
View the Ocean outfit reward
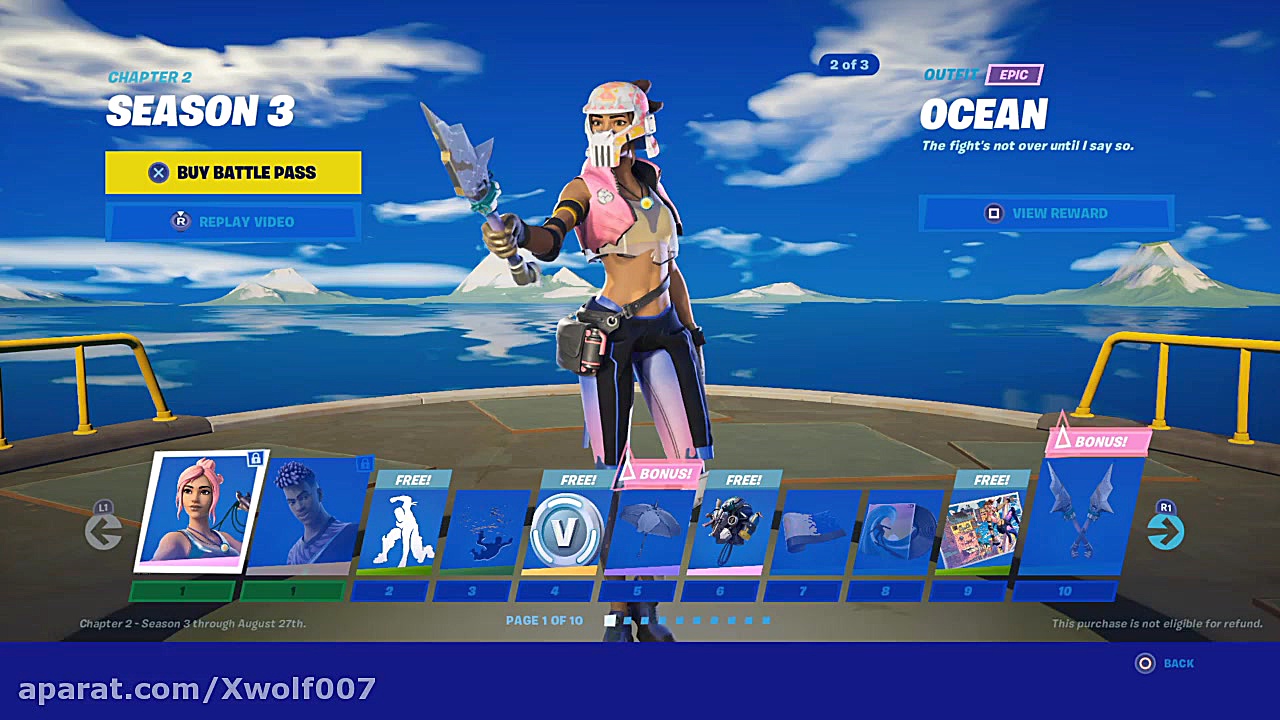click(x=1046, y=213)
